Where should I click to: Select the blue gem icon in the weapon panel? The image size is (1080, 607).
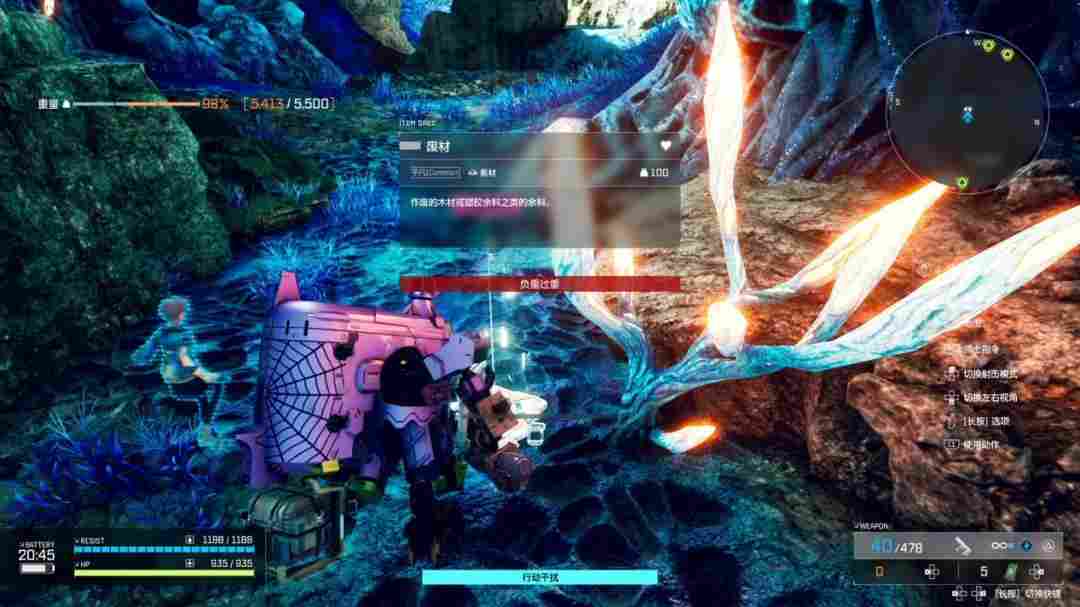[1026, 546]
